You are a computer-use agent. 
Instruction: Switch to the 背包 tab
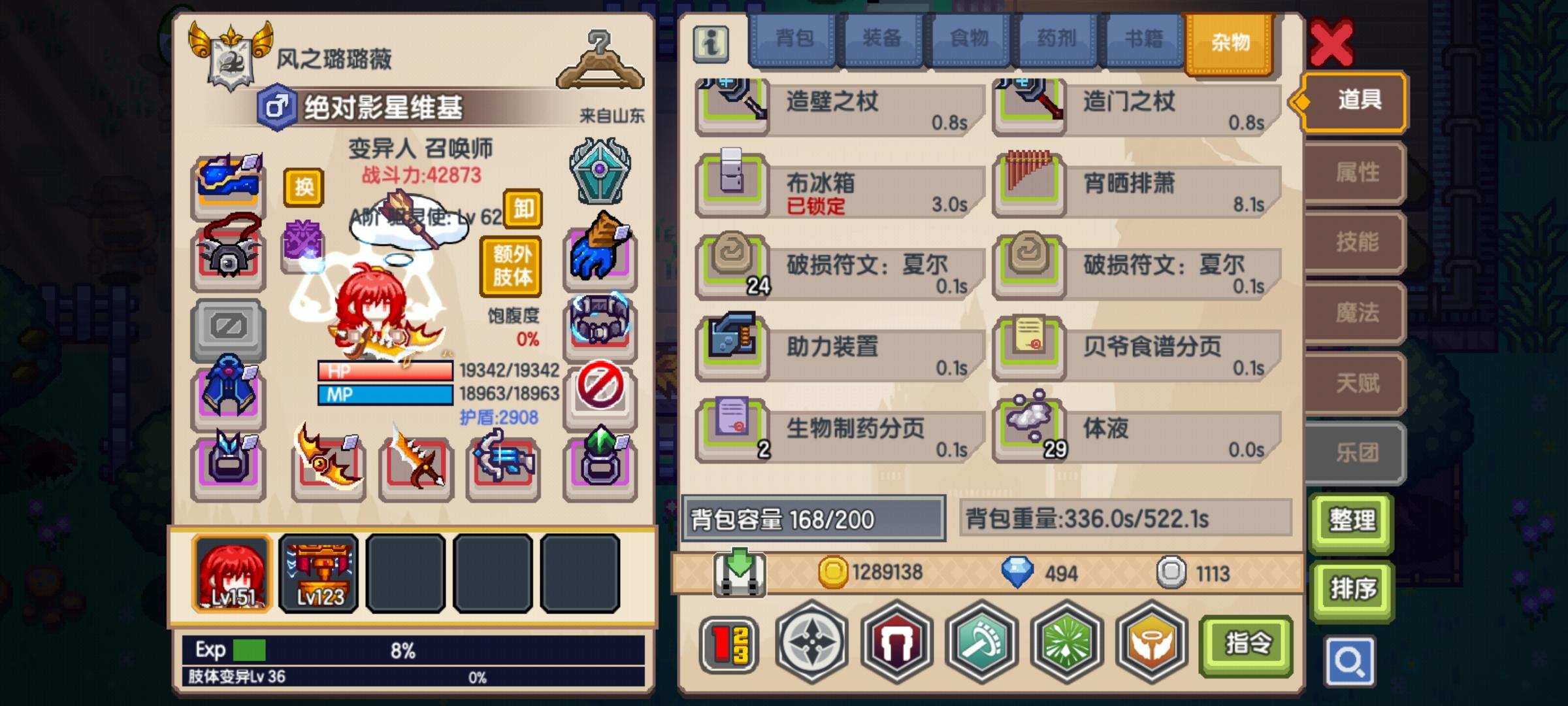coord(793,41)
